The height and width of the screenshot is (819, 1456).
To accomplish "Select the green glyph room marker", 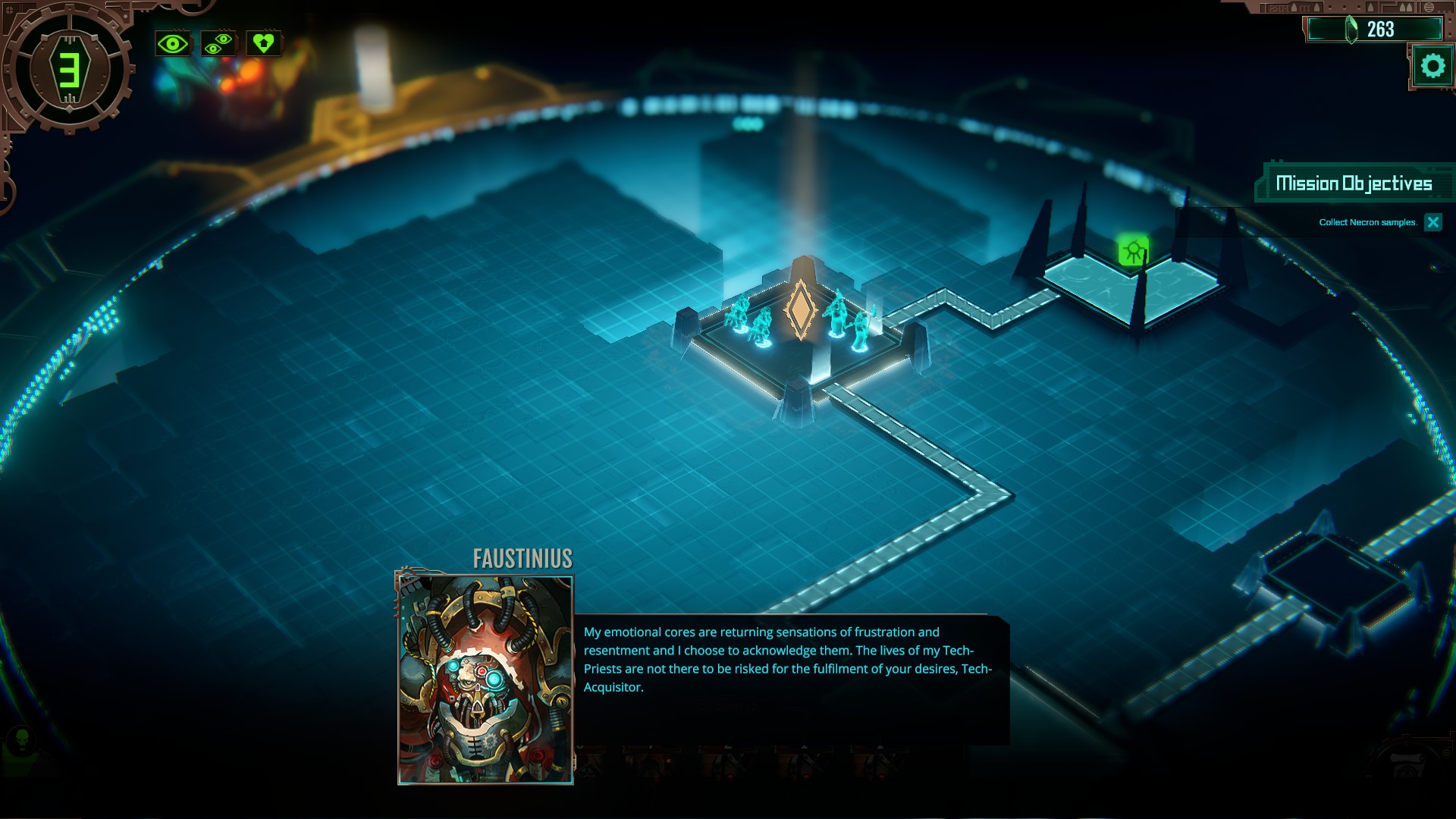I will click(1133, 251).
